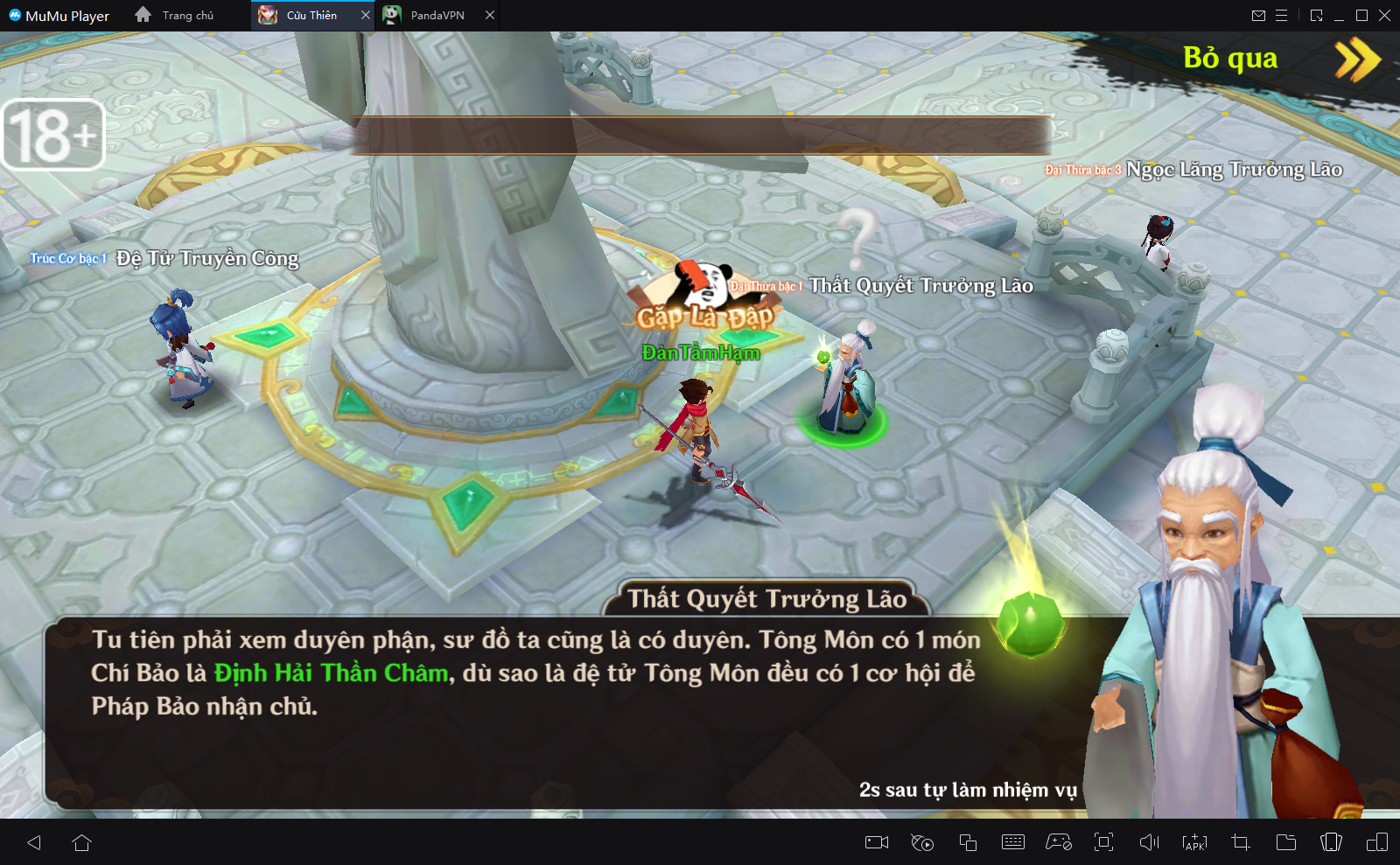Image resolution: width=1400 pixels, height=865 pixels.
Task: Go to the Android home screen
Action: [82, 842]
